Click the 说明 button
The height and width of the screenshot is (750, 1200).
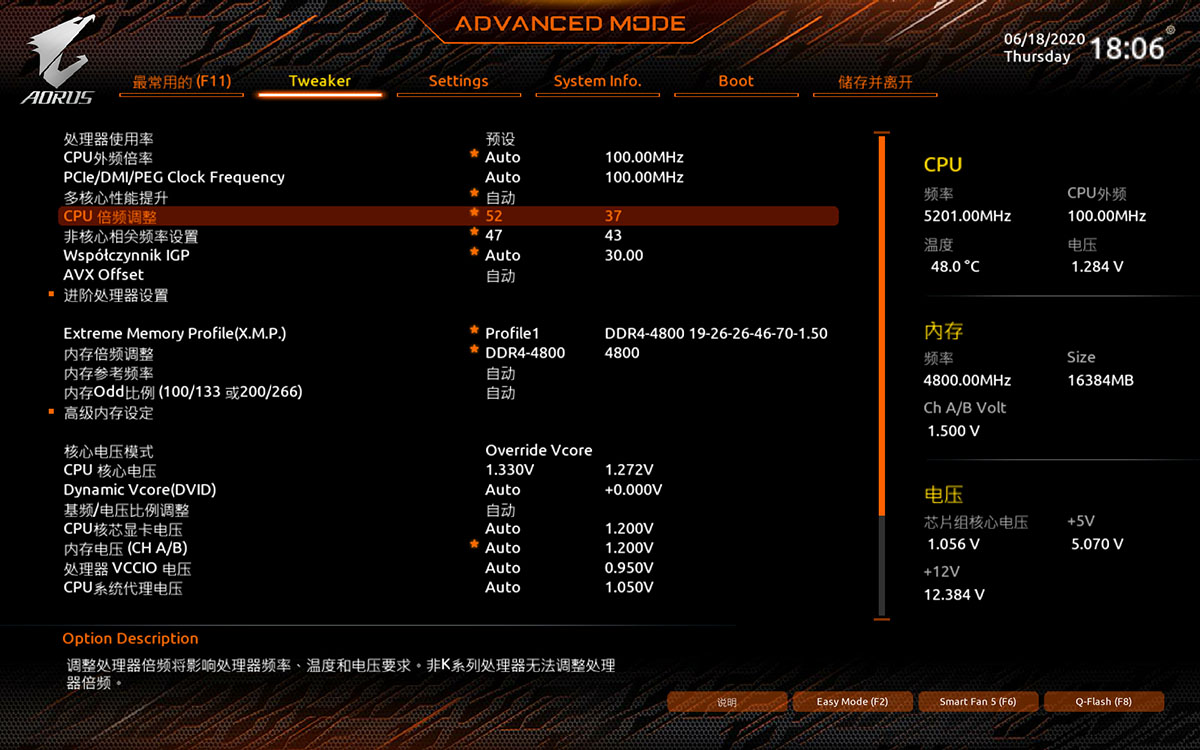727,702
